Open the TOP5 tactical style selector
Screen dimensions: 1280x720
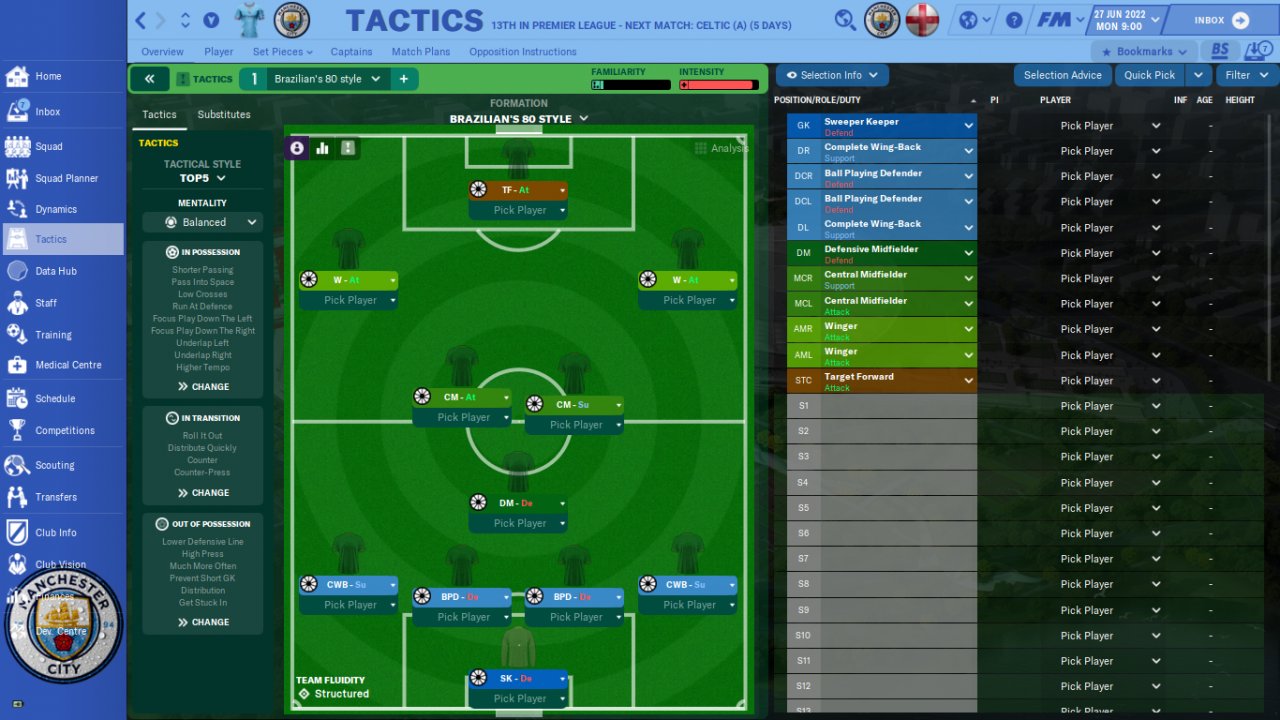(202, 178)
